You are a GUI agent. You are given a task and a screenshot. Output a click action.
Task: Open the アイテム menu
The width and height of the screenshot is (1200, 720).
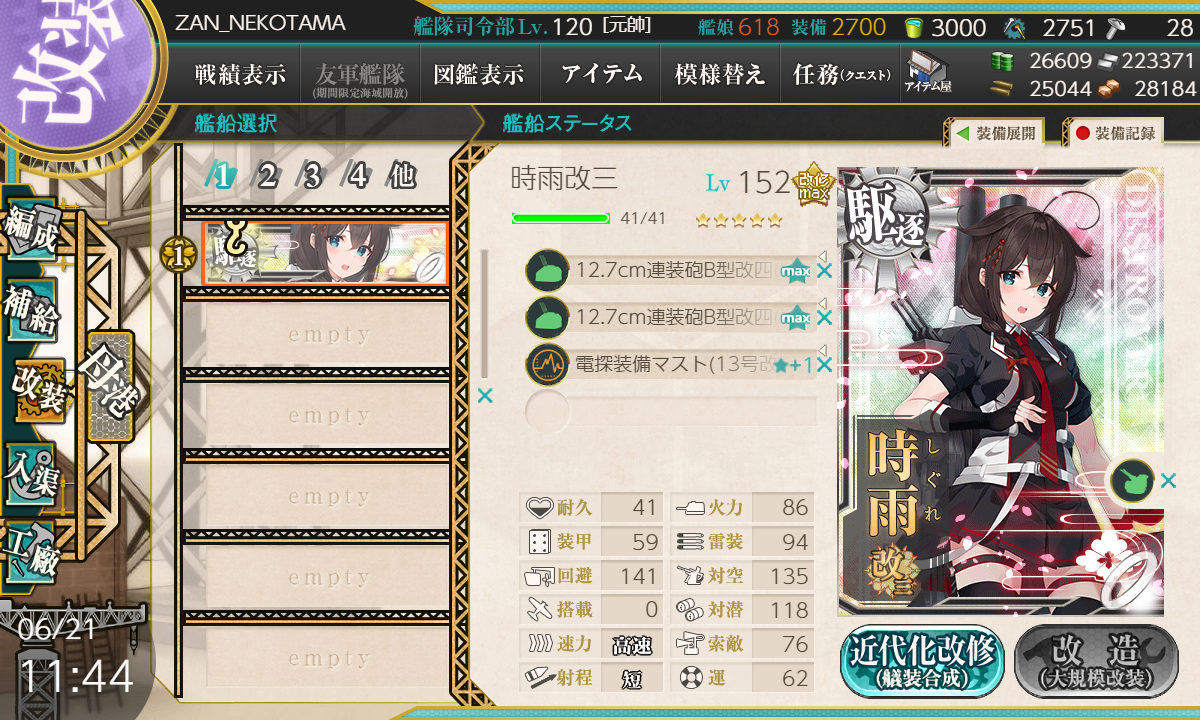[600, 74]
